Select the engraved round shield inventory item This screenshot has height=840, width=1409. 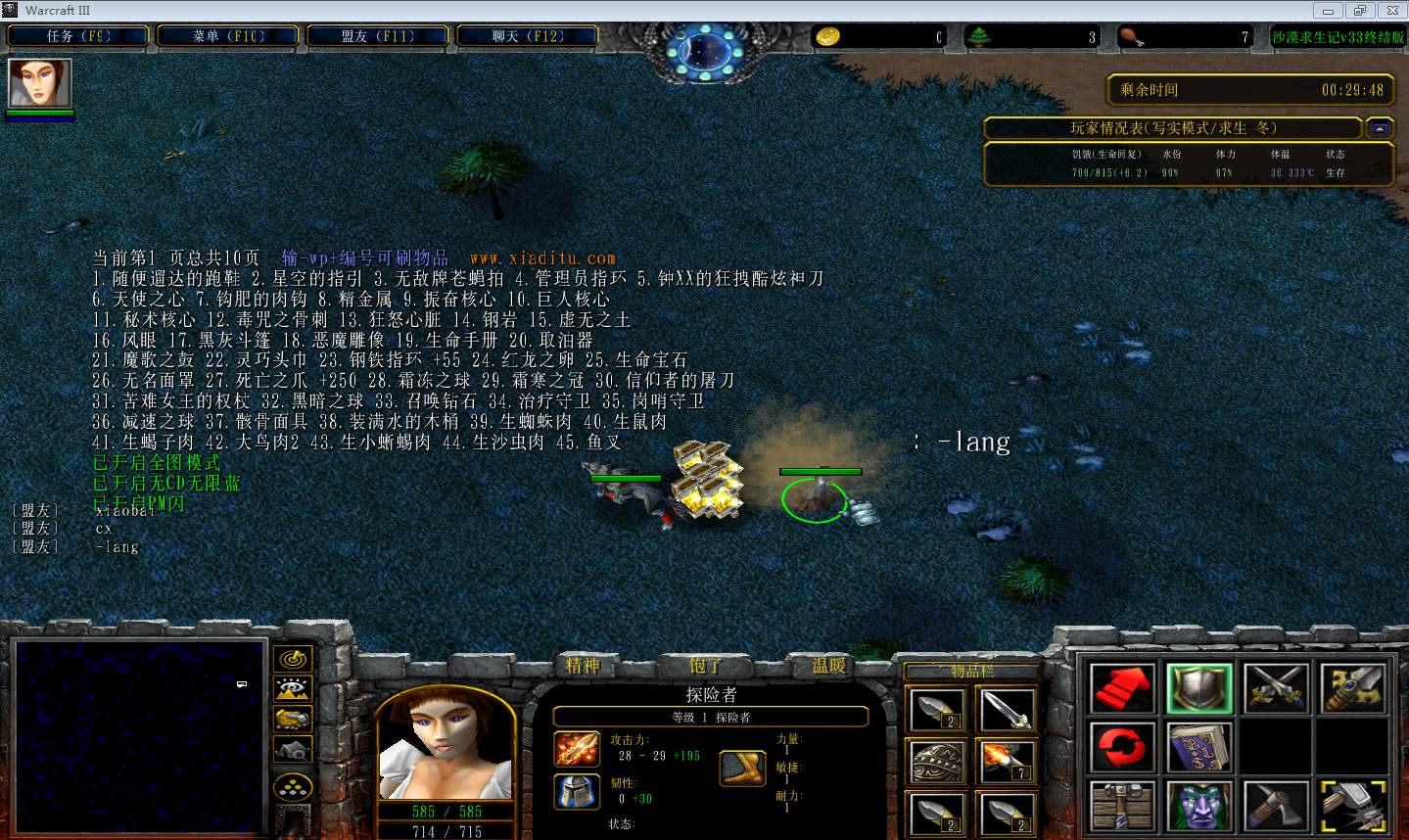[937, 761]
